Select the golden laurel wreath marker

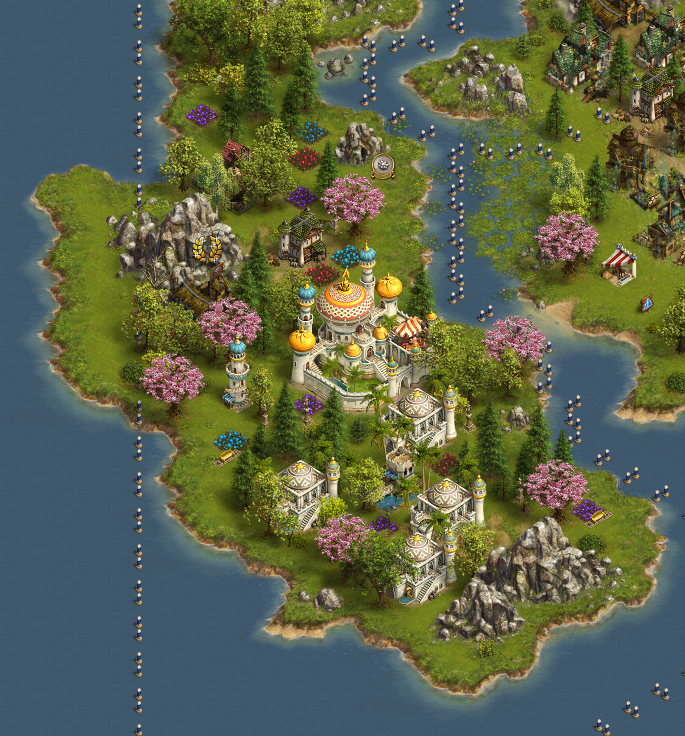click(208, 249)
